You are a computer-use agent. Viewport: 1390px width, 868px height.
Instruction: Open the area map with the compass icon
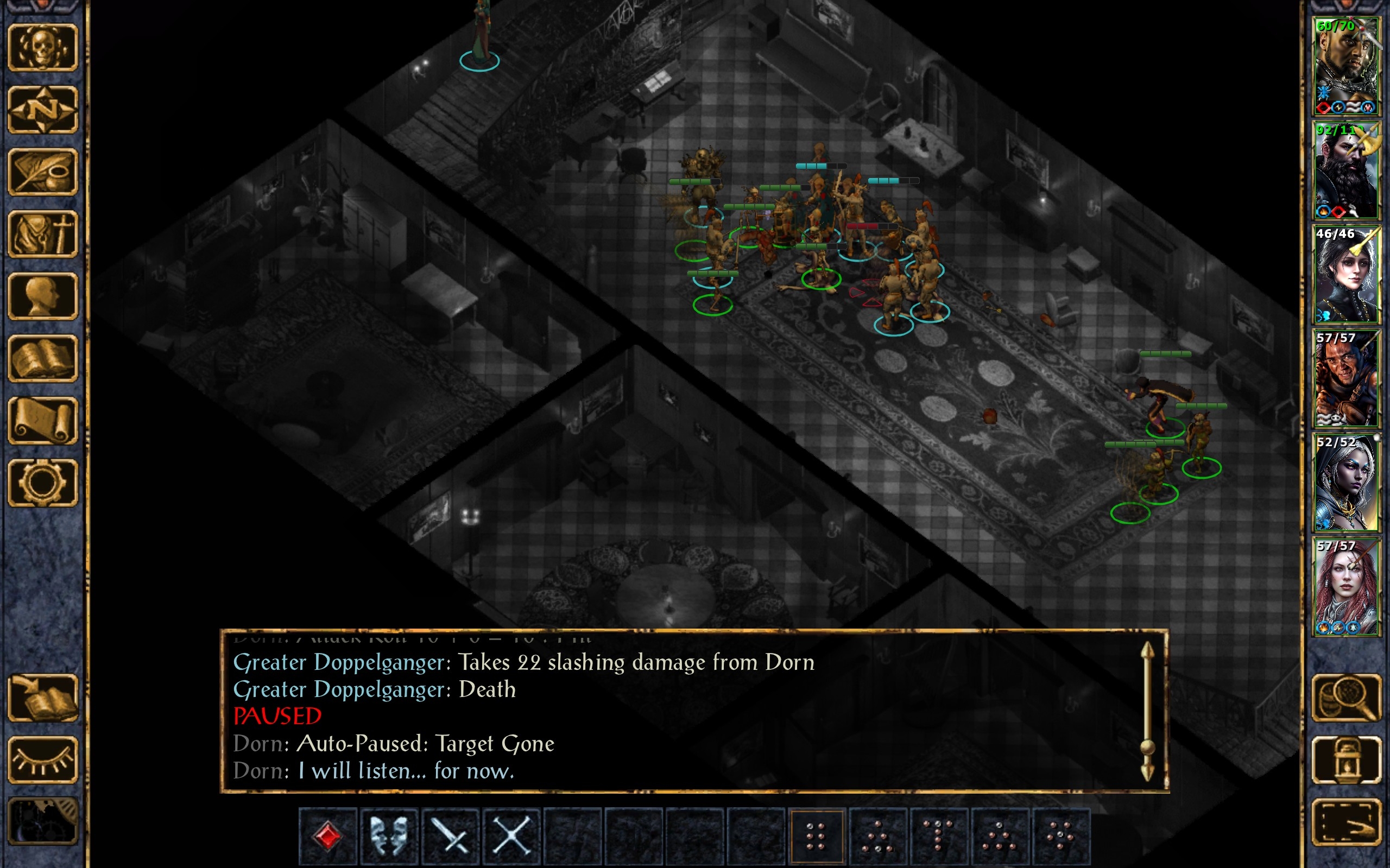pos(42,110)
